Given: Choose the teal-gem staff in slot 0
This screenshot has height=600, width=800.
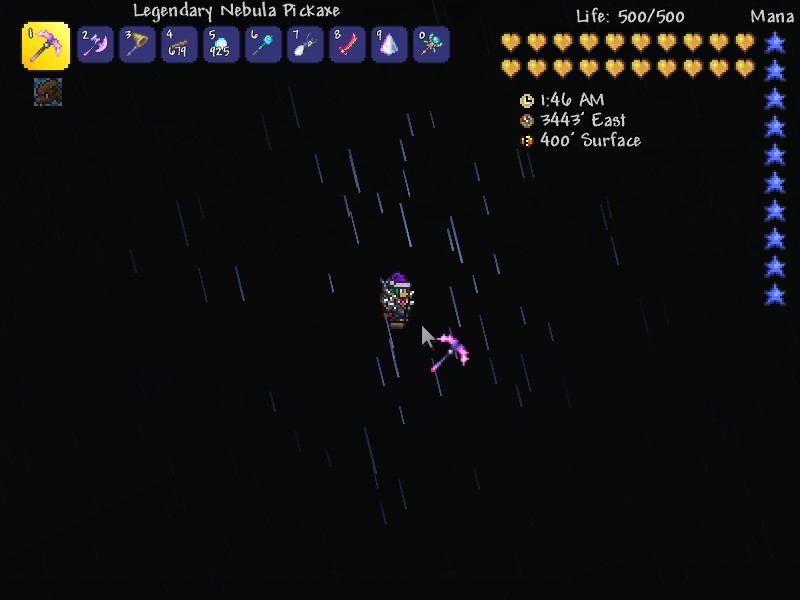Looking at the screenshot, I should (x=431, y=45).
